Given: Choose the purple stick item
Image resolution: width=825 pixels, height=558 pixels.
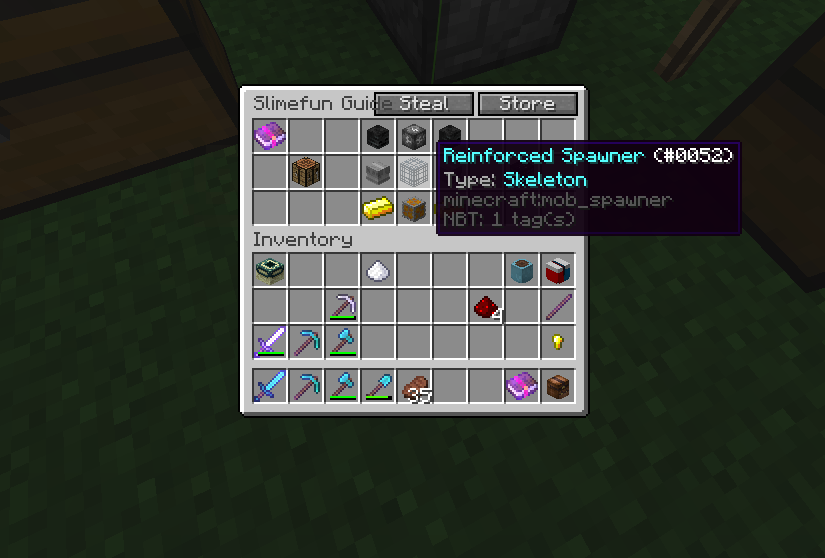Looking at the screenshot, I should click(557, 306).
